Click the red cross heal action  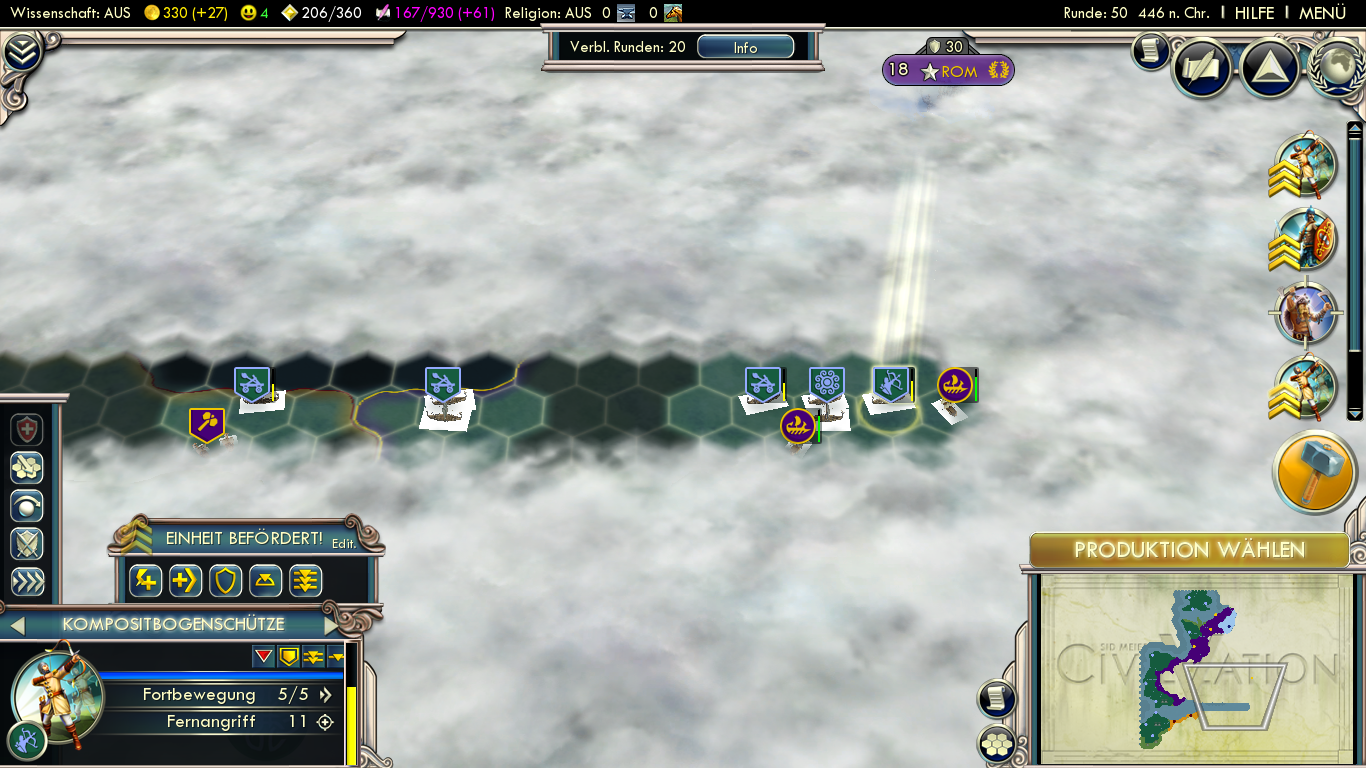tap(27, 429)
